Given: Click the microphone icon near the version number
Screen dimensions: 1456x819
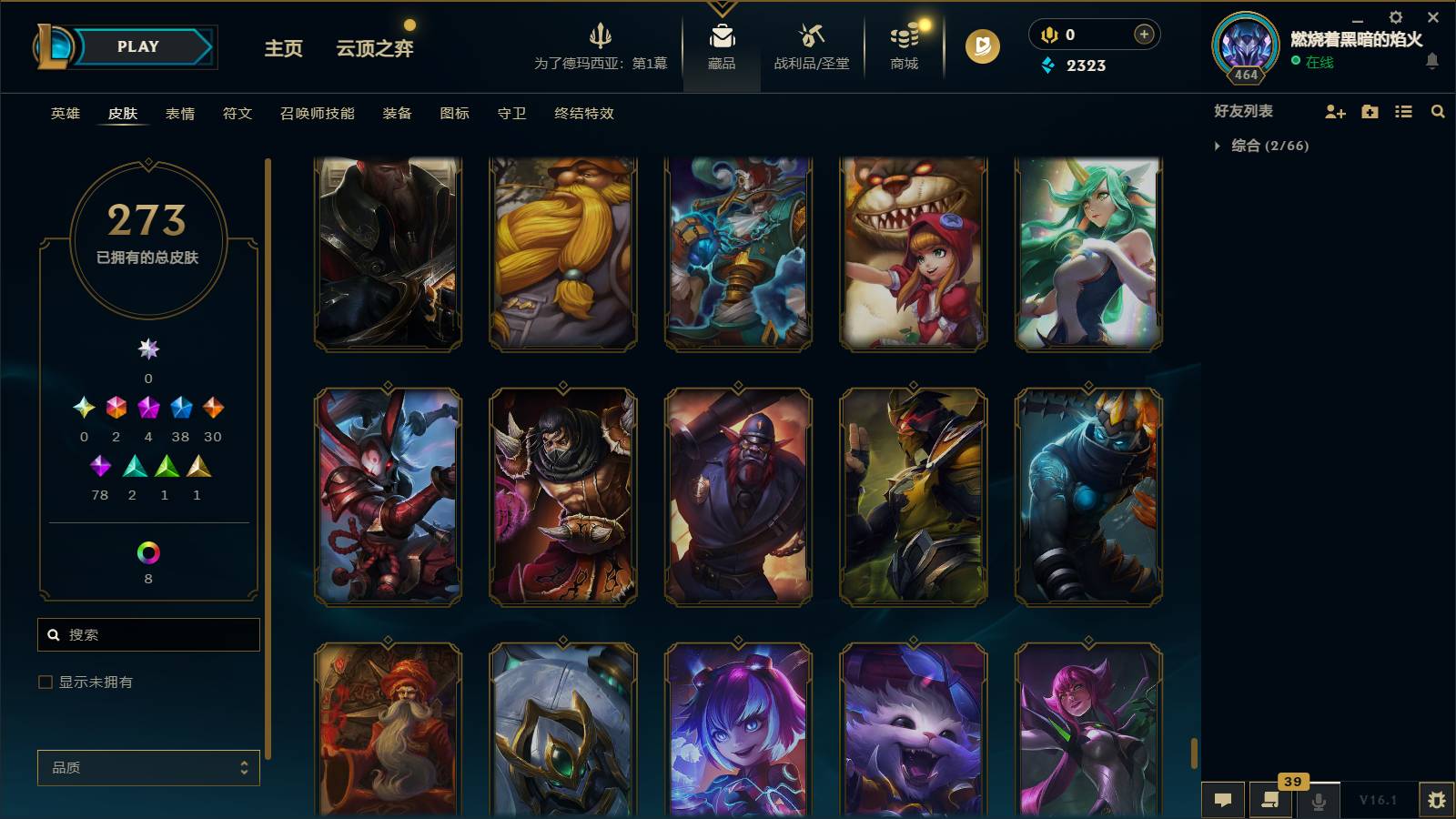Looking at the screenshot, I should click(1319, 800).
